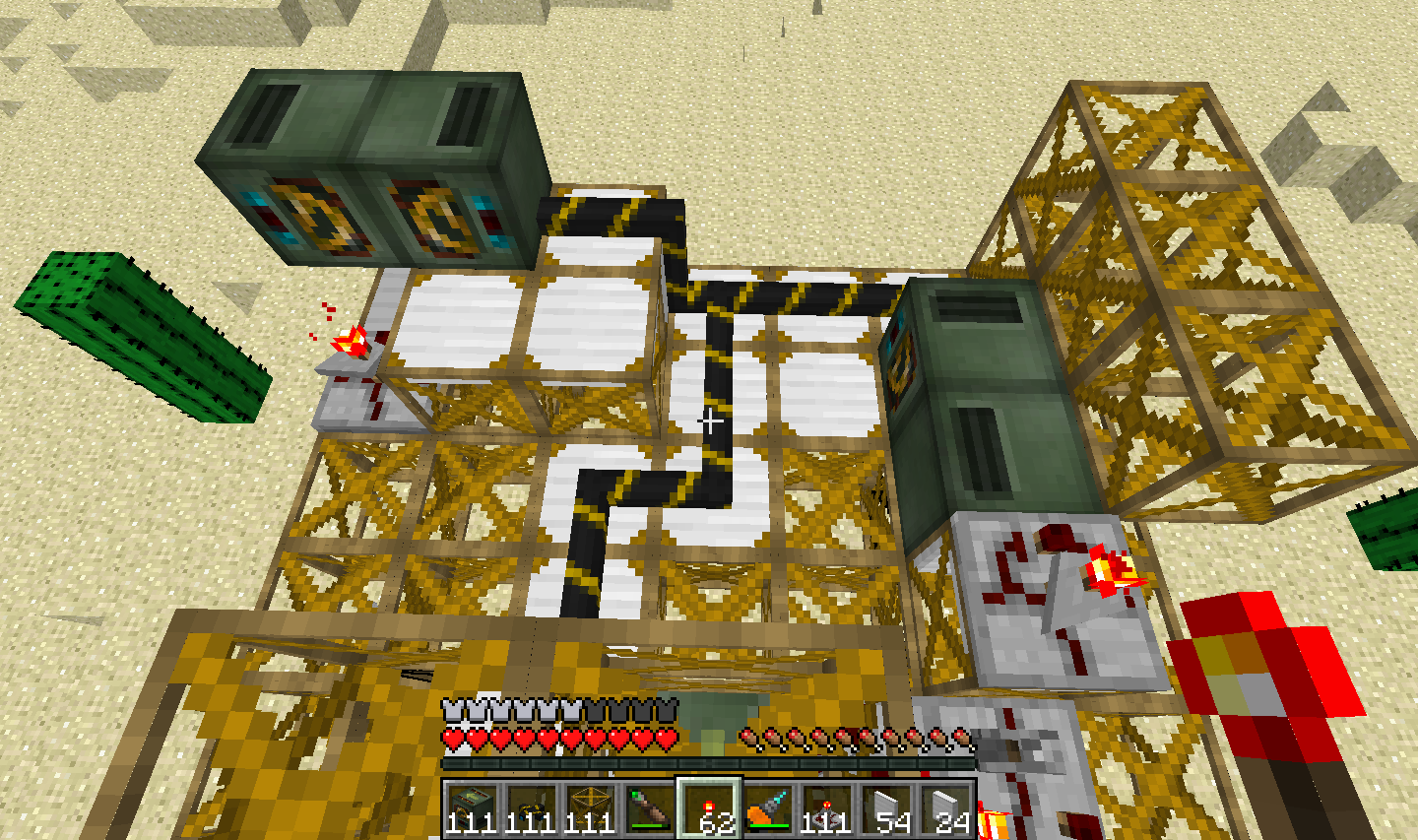Image resolution: width=1418 pixels, height=840 pixels.
Task: Select the redstone torch hotbar slot
Action: click(x=708, y=809)
